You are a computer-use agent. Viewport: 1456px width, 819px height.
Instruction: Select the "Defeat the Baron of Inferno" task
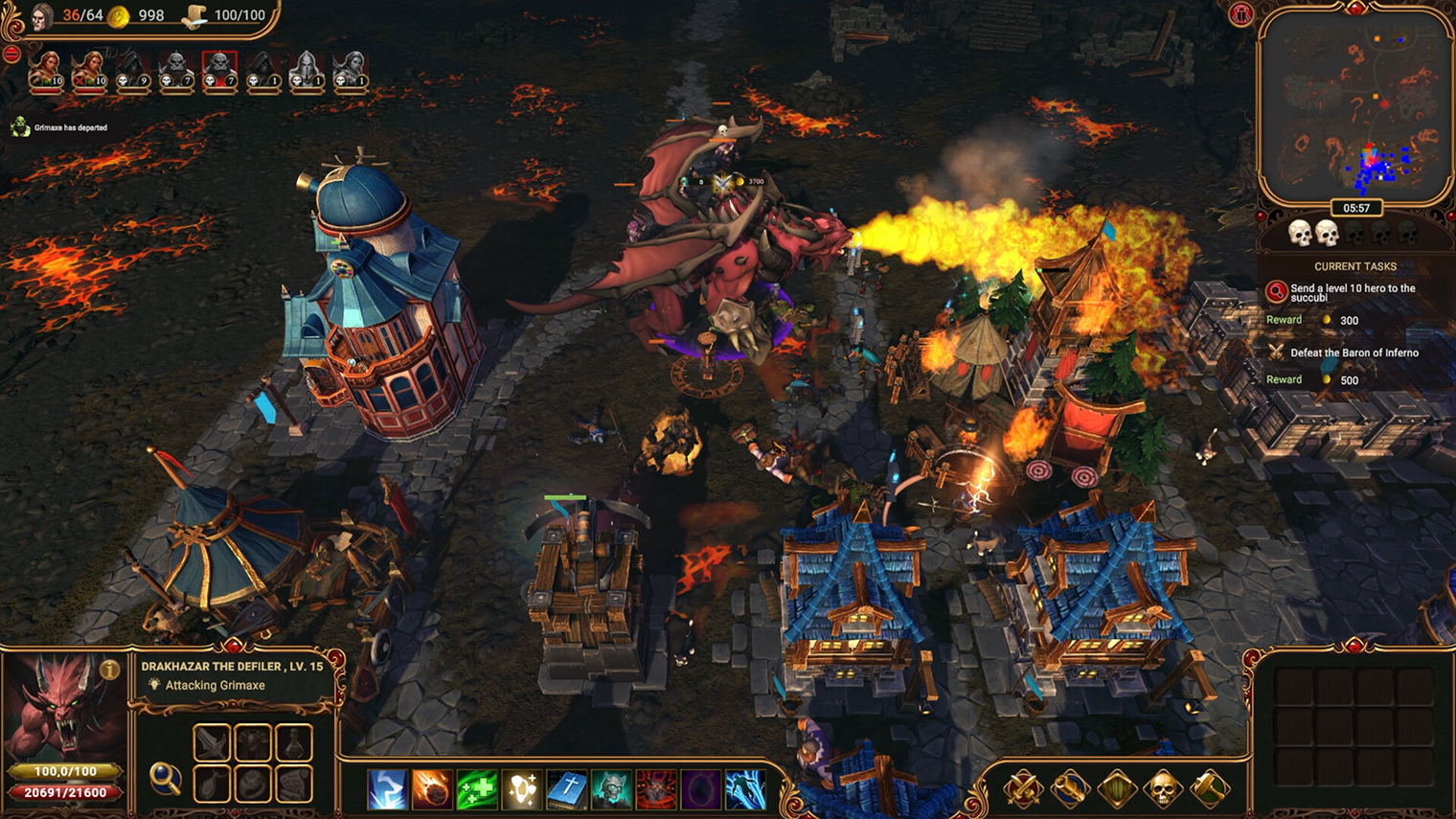pos(1354,353)
